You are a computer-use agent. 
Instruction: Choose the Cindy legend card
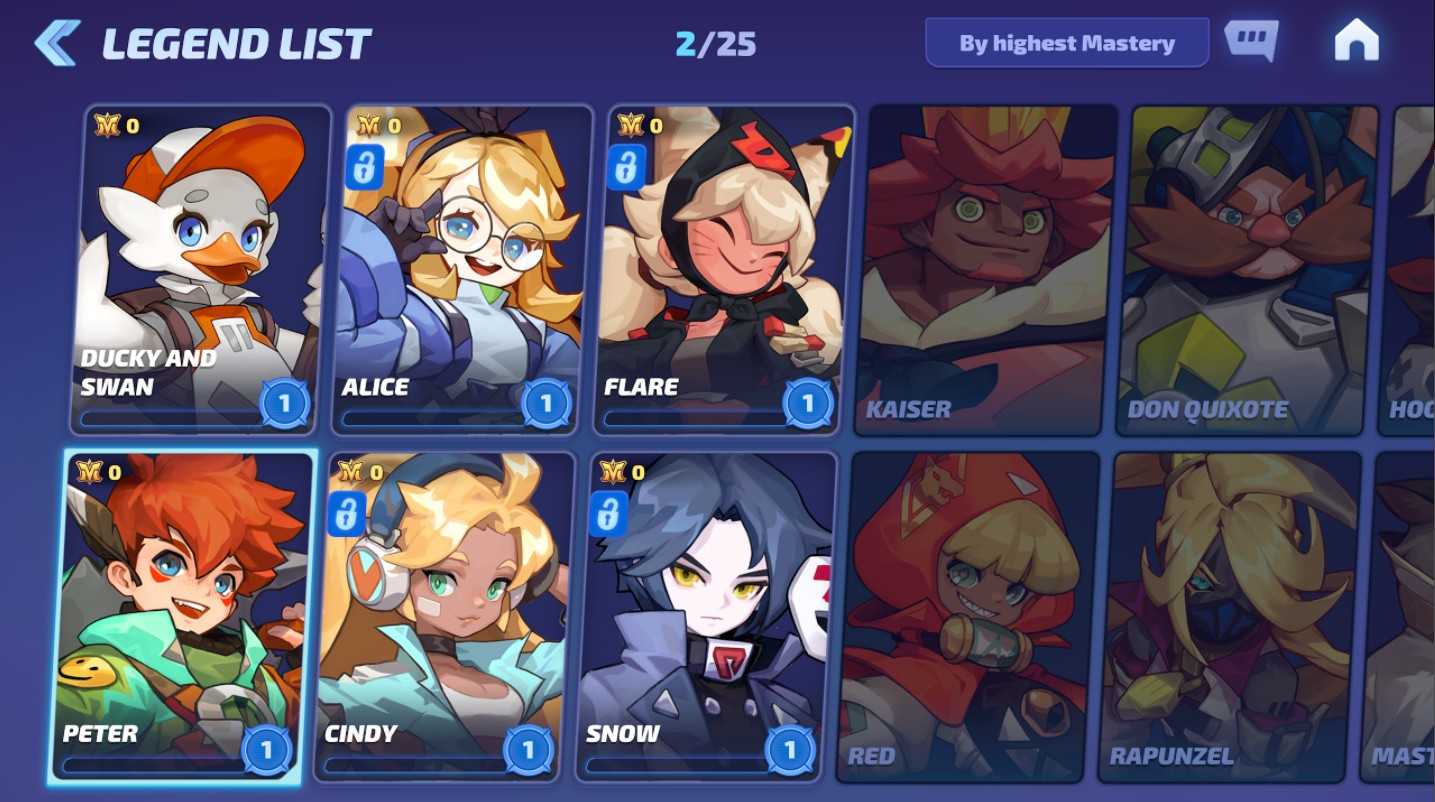tap(444, 616)
